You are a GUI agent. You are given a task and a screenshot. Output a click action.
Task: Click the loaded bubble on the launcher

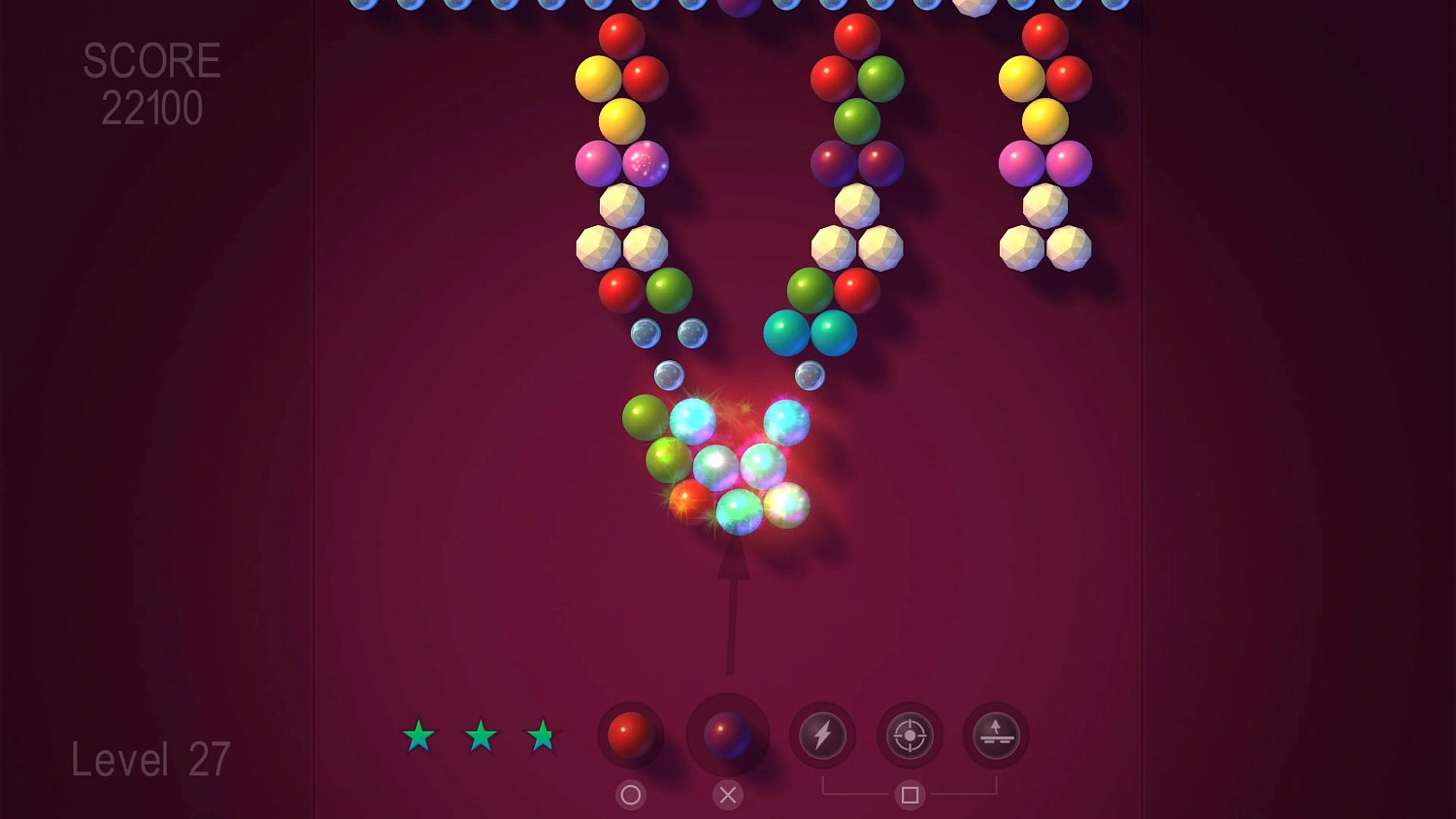coord(726,736)
